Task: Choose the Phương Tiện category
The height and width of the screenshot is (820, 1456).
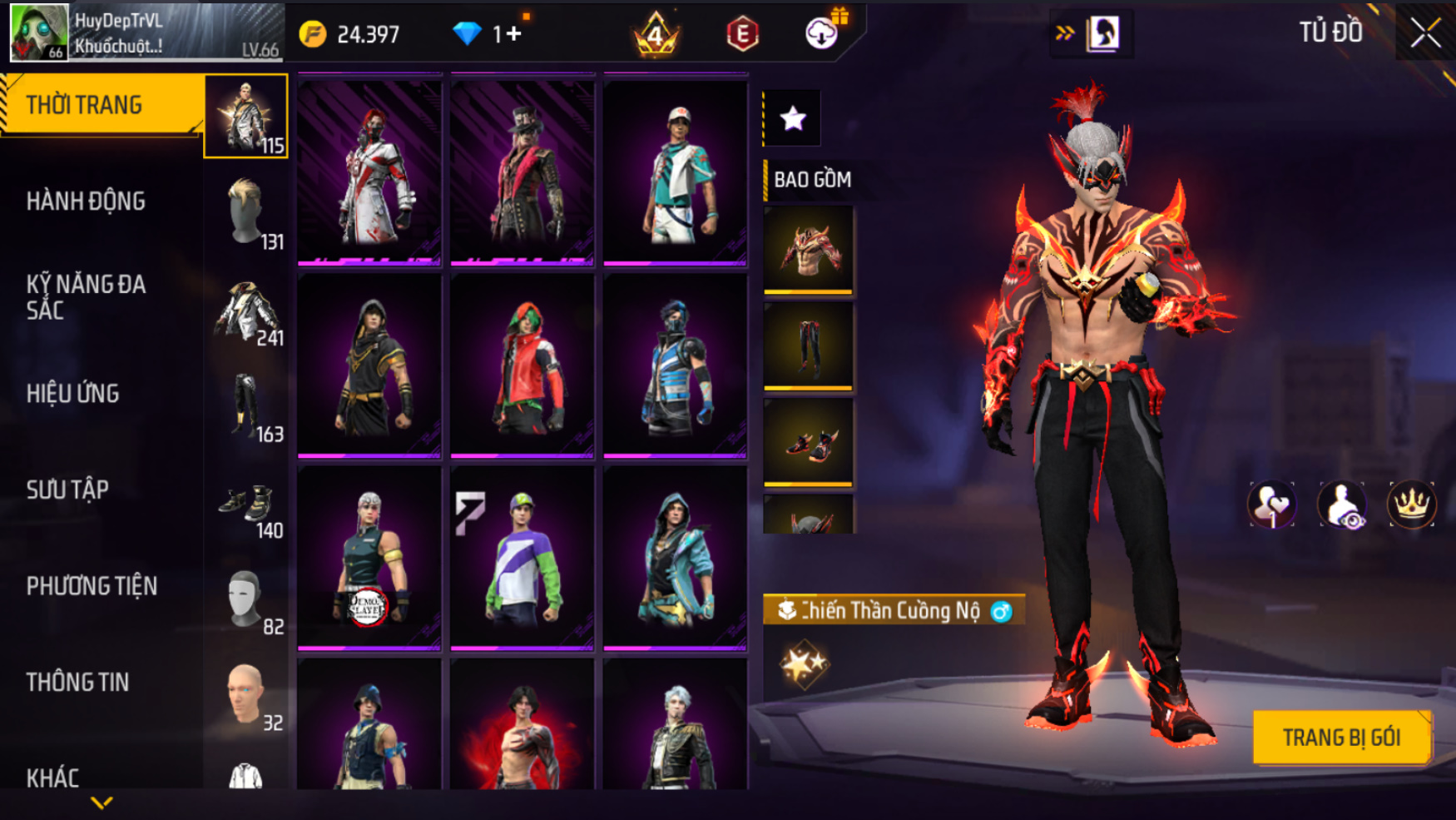Action: [92, 586]
